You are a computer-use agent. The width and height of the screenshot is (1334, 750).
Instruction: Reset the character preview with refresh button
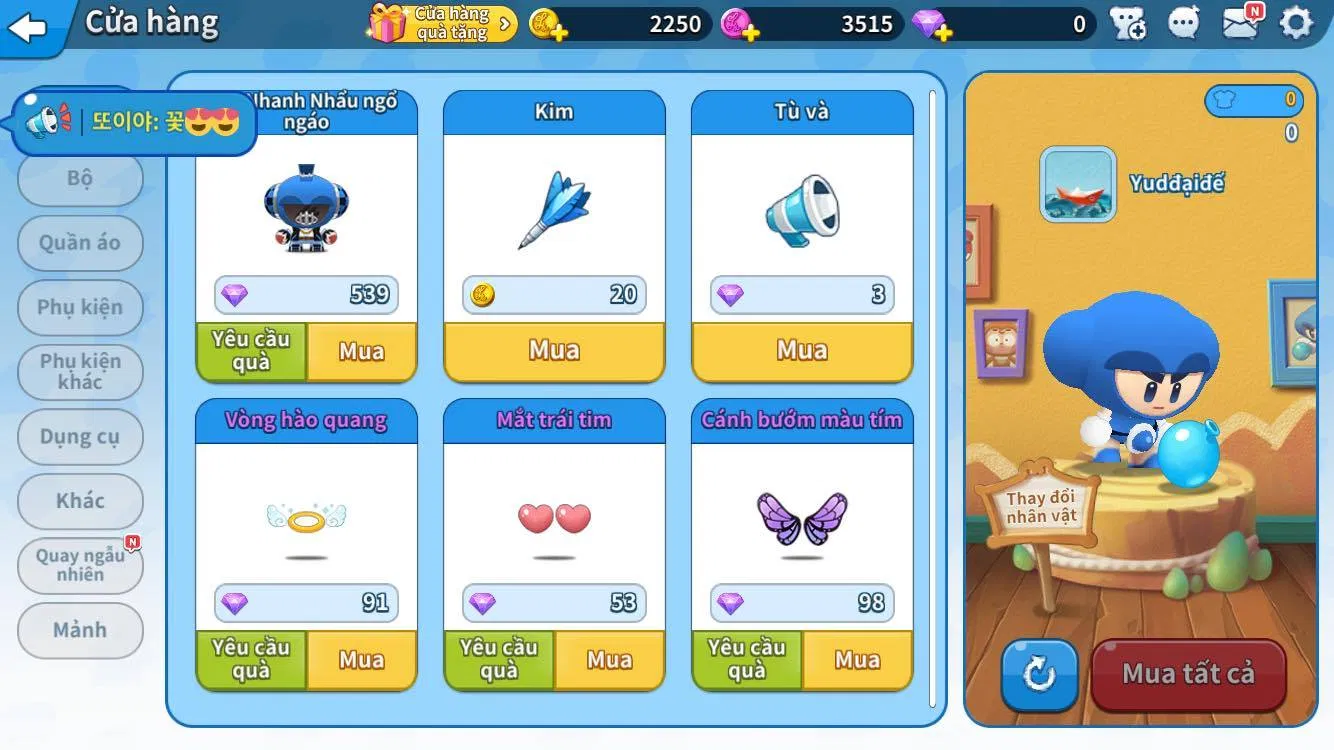[x=1039, y=675]
